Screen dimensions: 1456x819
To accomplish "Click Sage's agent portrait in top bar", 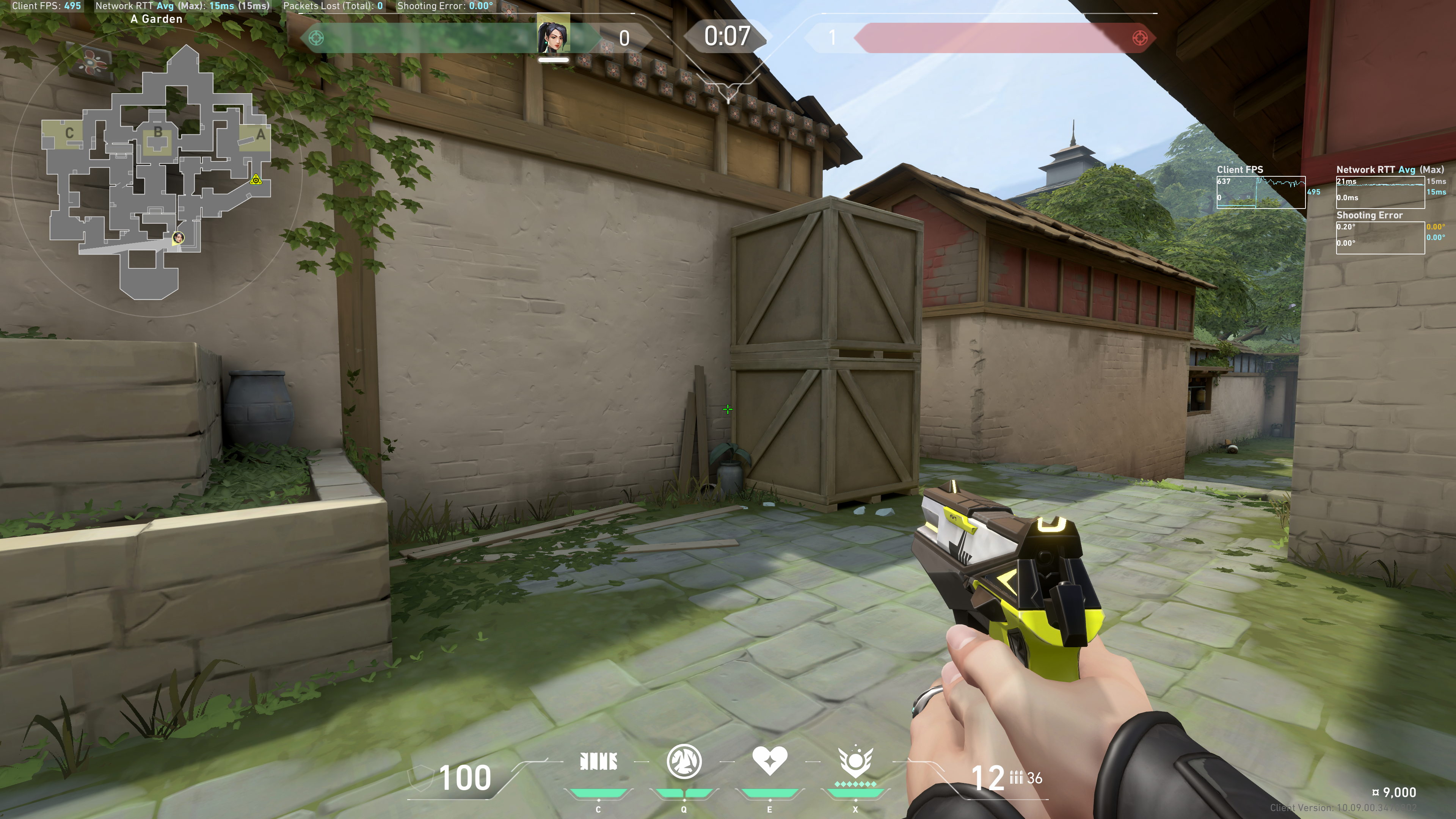I will (x=553, y=35).
